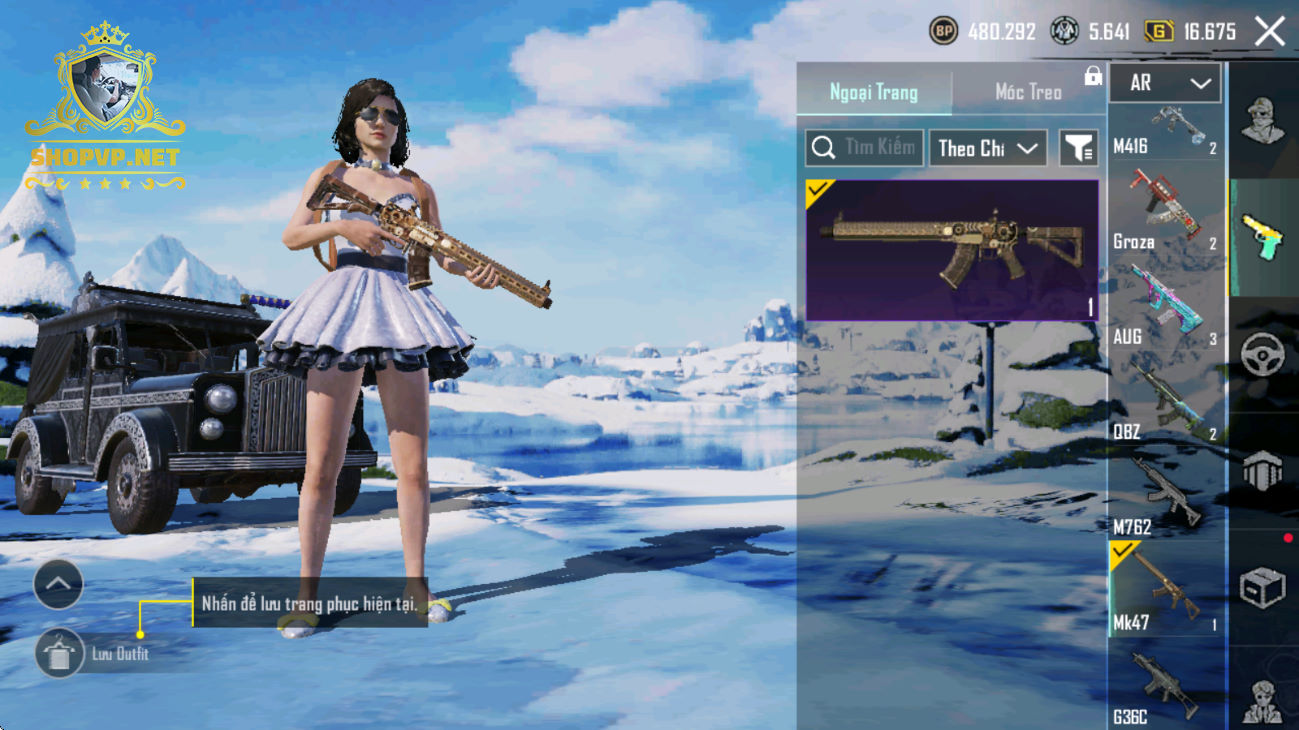Open the Theo Chí sort dropdown
Image resolution: width=1299 pixels, height=730 pixels.
coord(987,148)
